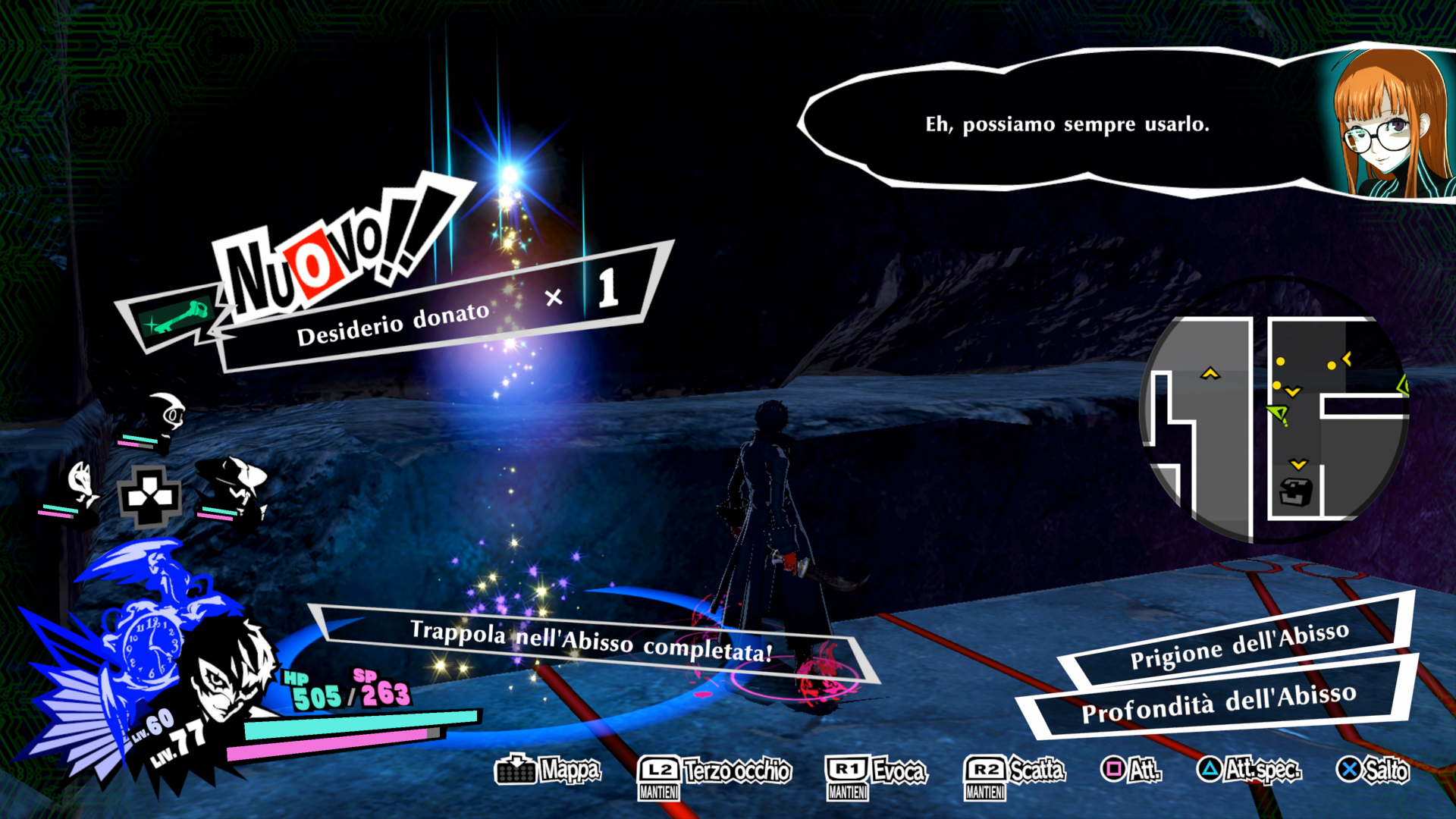Viewport: 1456px width, 819px height.
Task: Pick the hat-wearing party member icon
Action: click(235, 482)
